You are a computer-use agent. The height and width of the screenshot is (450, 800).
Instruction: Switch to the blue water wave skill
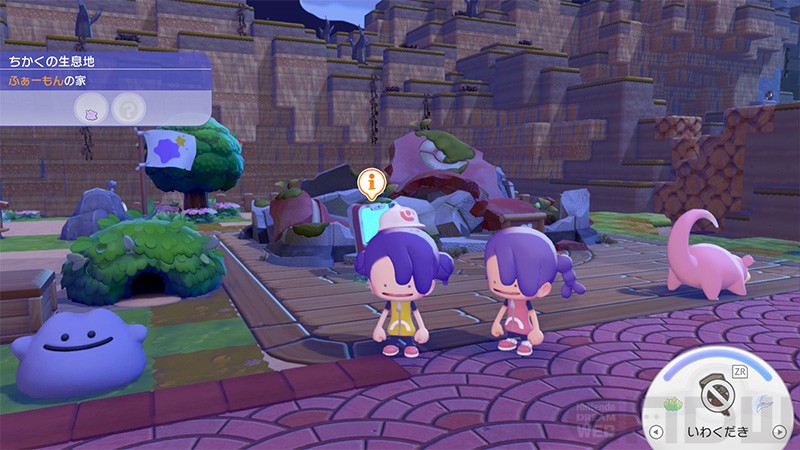761,404
